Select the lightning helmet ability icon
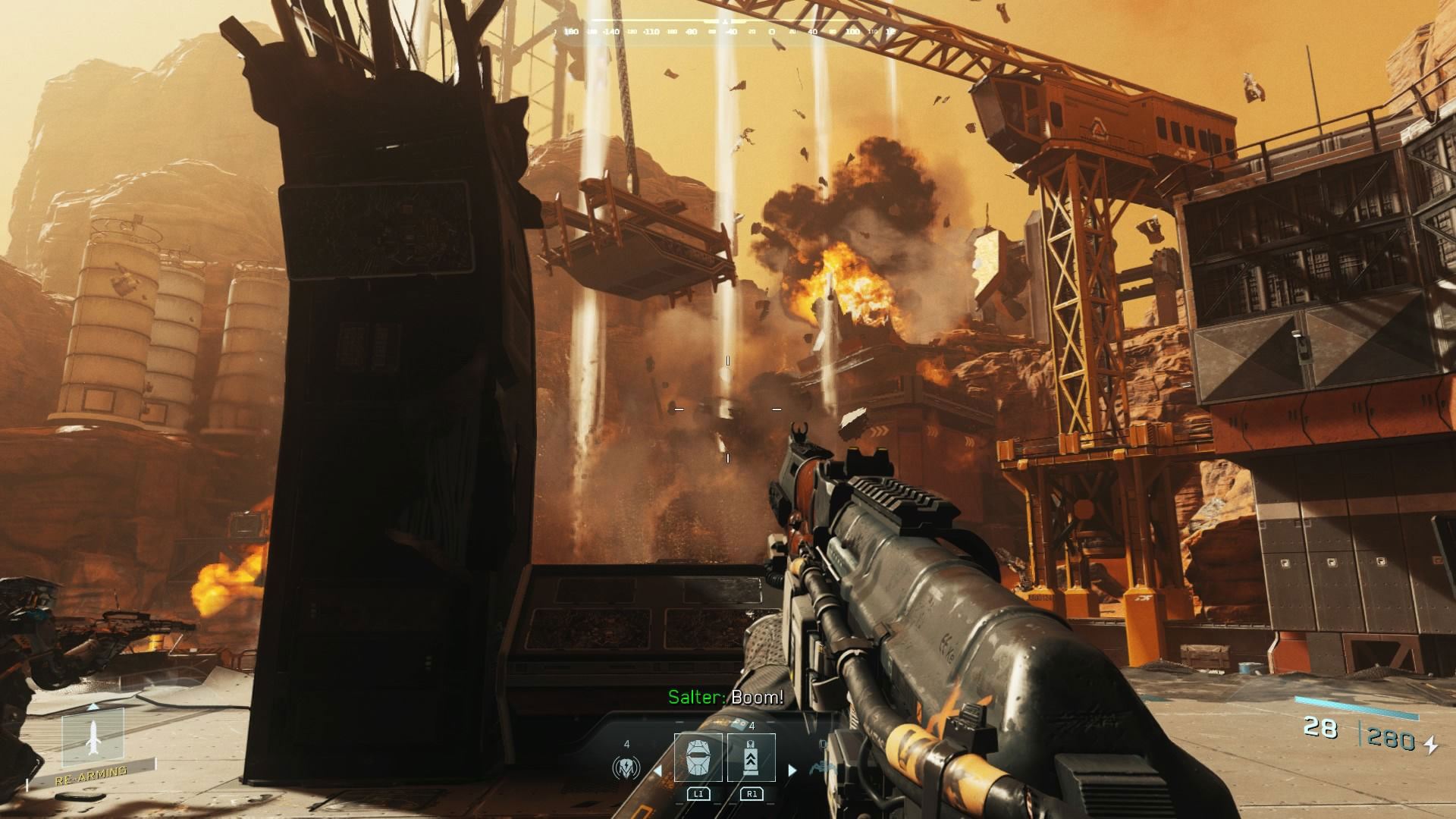The width and height of the screenshot is (1456, 819). point(626,768)
